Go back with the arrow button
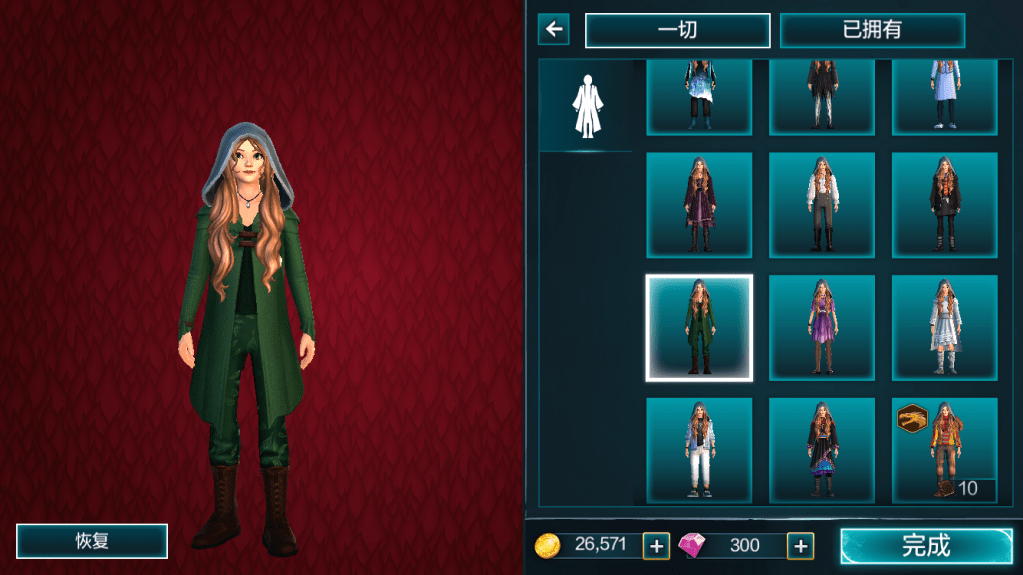Screen dimensions: 1023x575 tap(553, 30)
